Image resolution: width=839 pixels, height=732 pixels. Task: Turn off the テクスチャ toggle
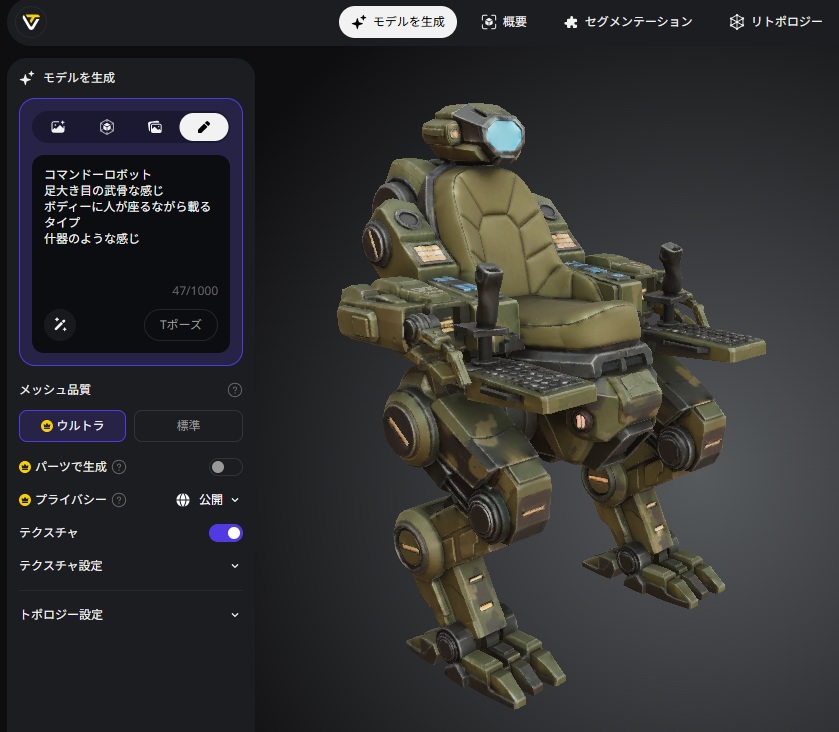(226, 533)
